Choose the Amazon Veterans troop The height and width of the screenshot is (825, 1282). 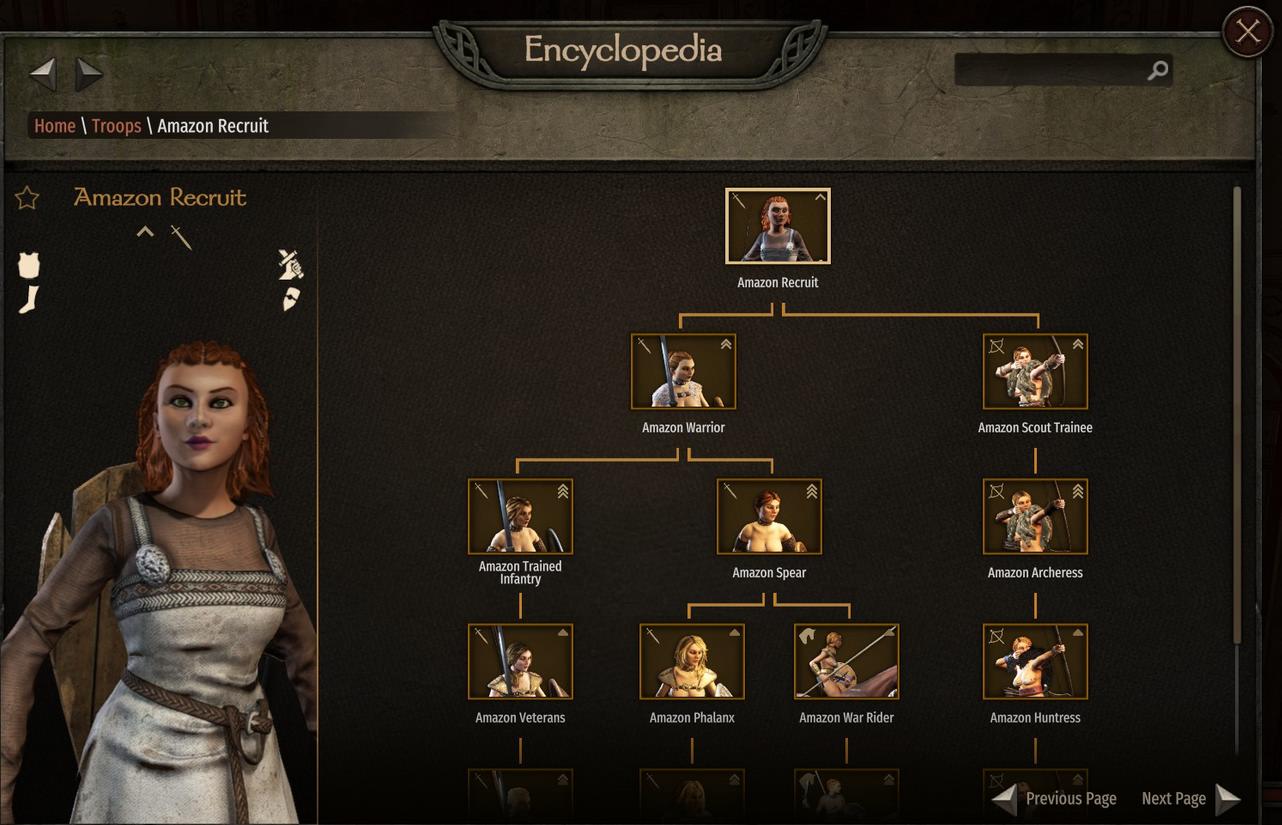click(x=520, y=662)
